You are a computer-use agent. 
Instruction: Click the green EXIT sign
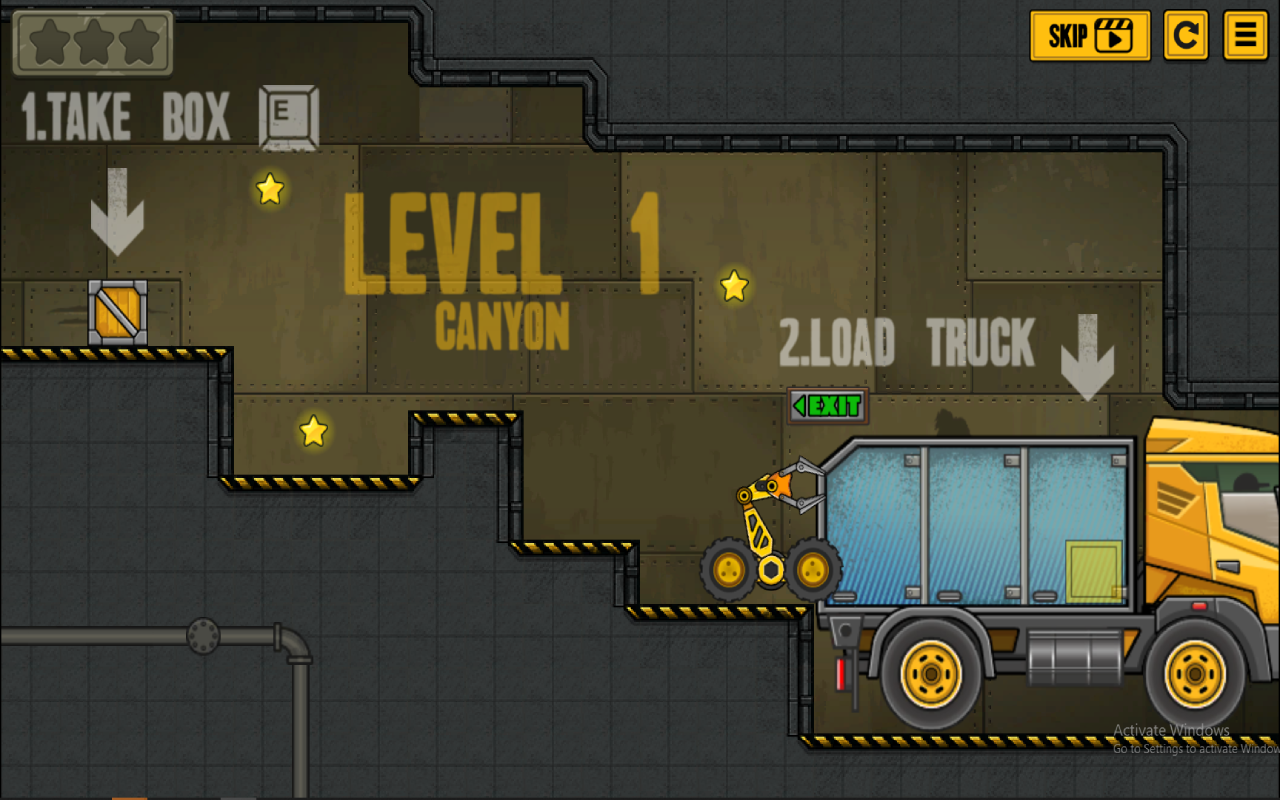828,407
